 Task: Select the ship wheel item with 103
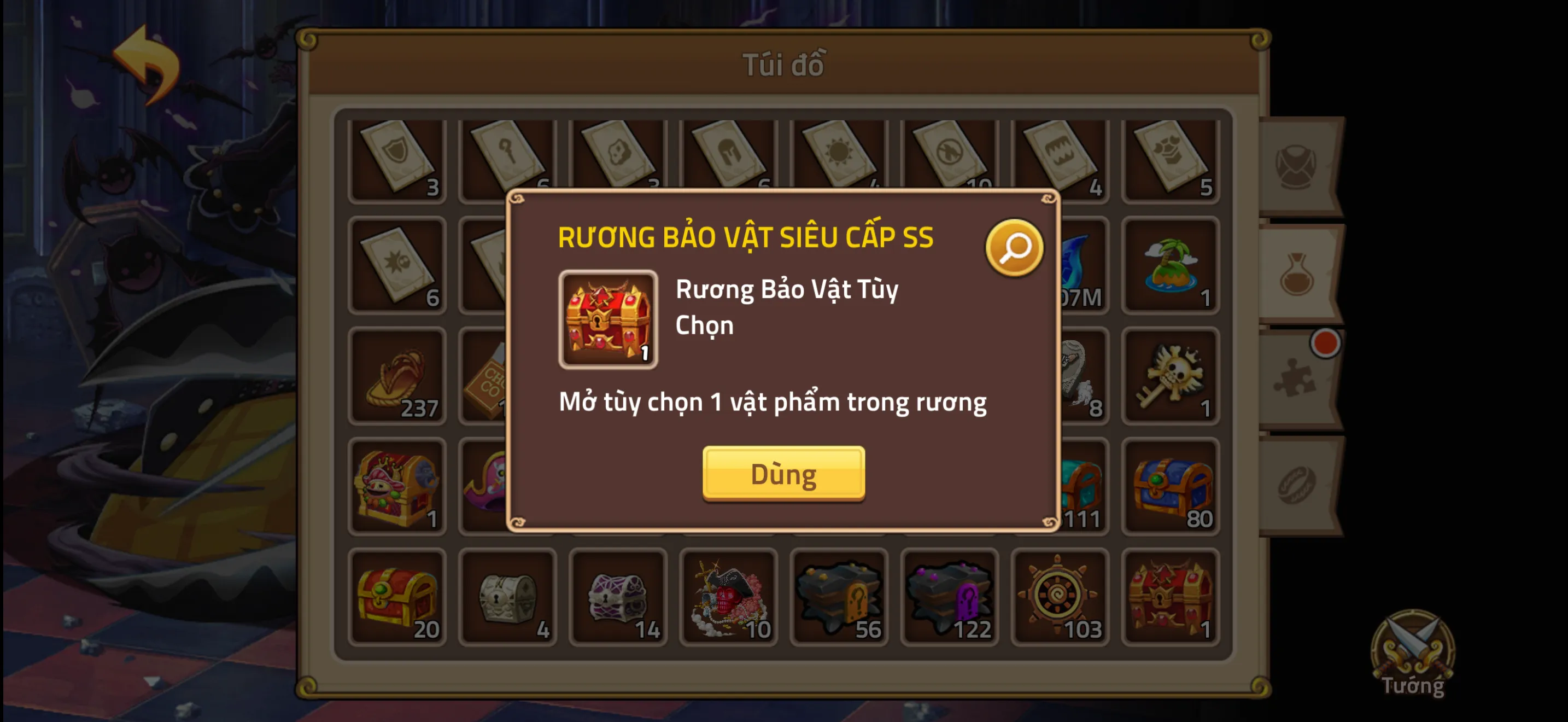[x=1059, y=597]
